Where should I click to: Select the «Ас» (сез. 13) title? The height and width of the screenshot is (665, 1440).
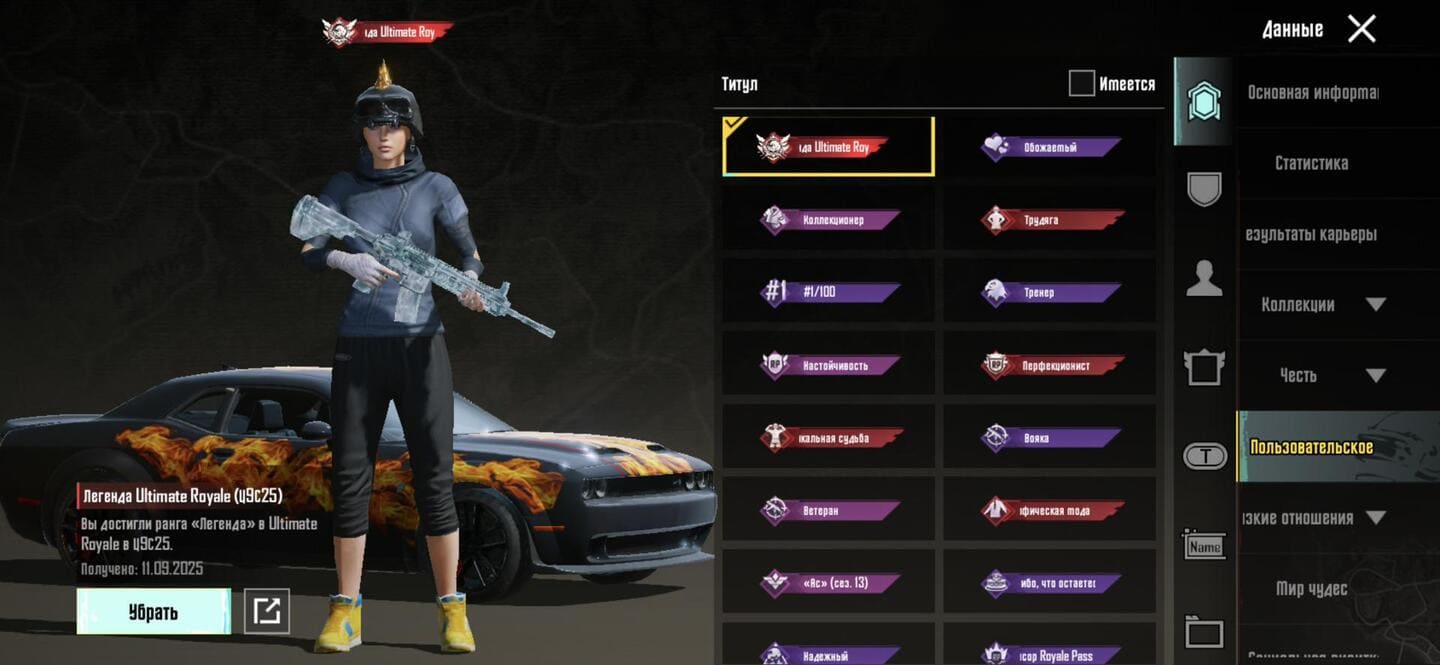coord(829,582)
